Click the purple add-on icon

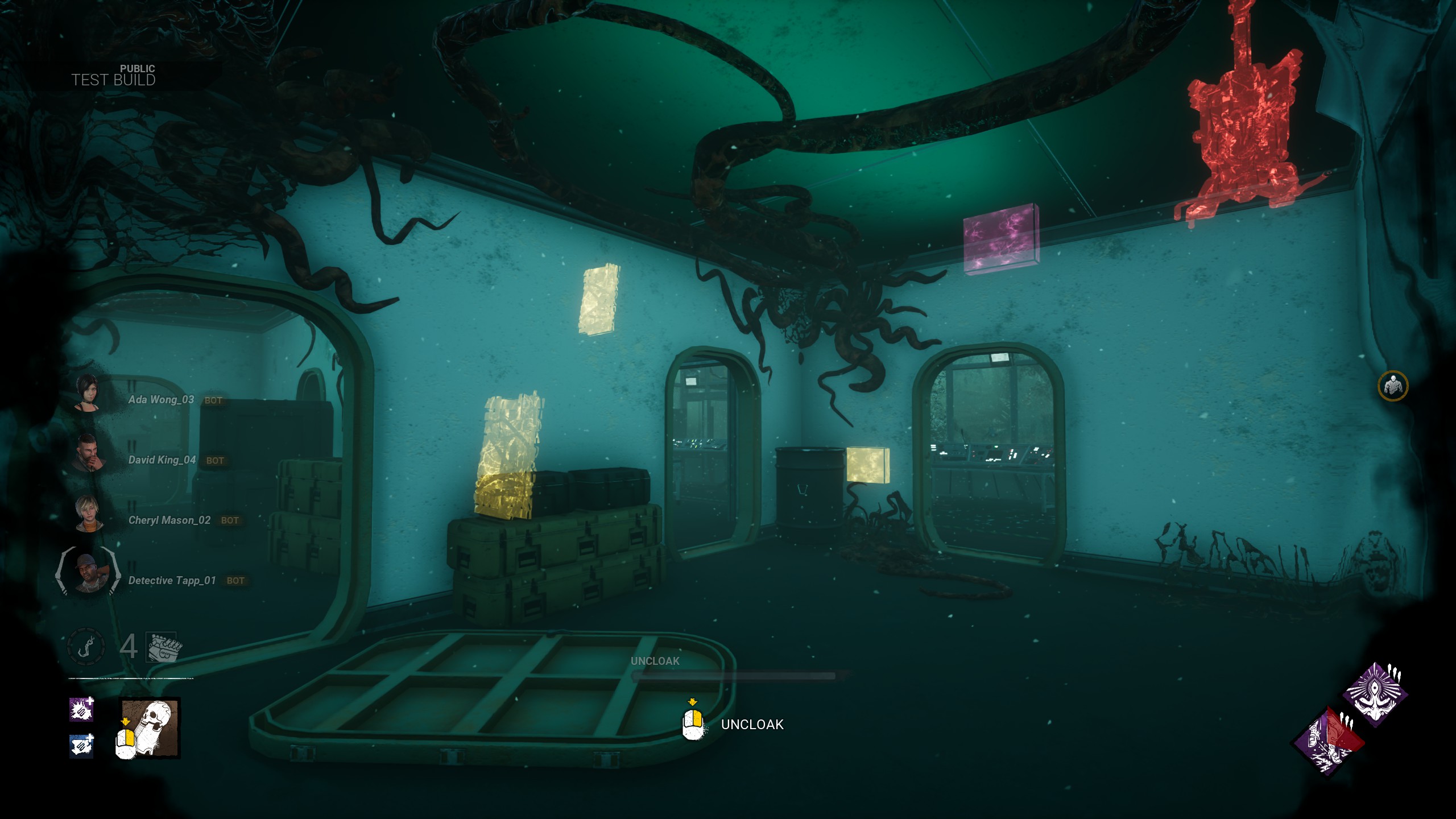click(x=81, y=709)
